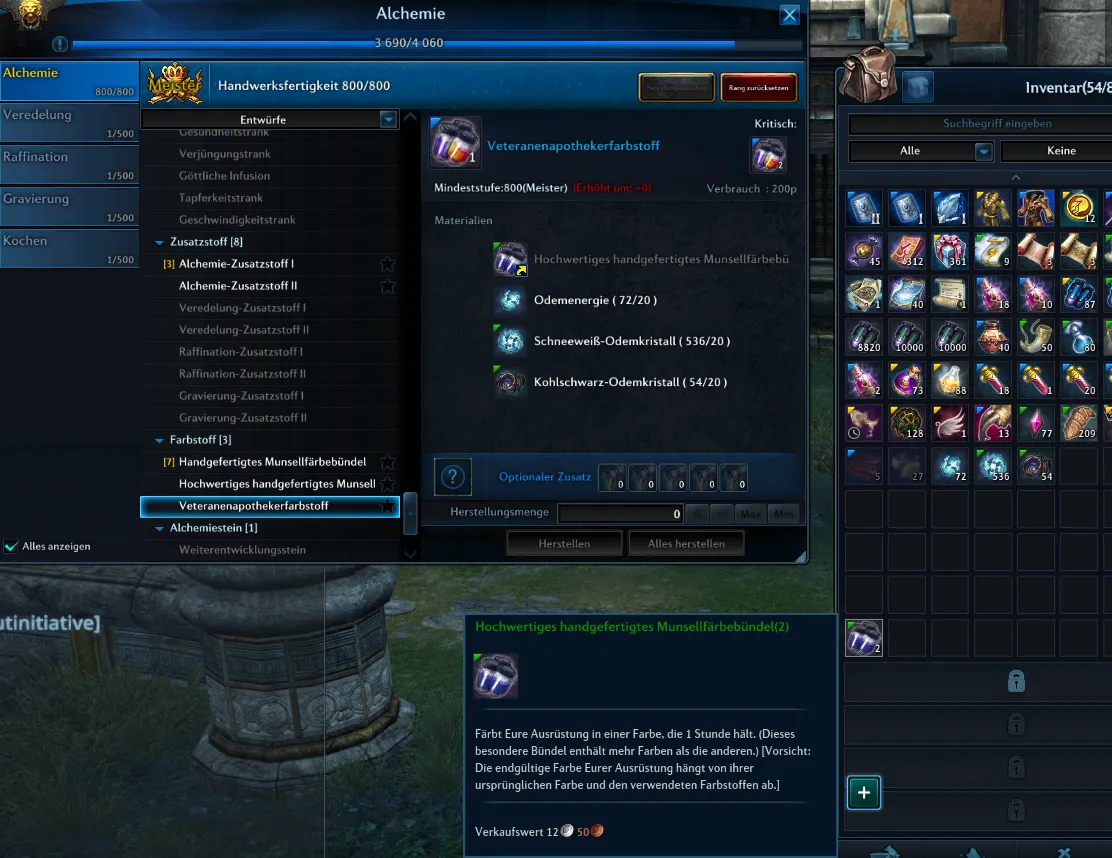The width and height of the screenshot is (1112, 858).
Task: Craft all with Alles herstellen
Action: 686,543
